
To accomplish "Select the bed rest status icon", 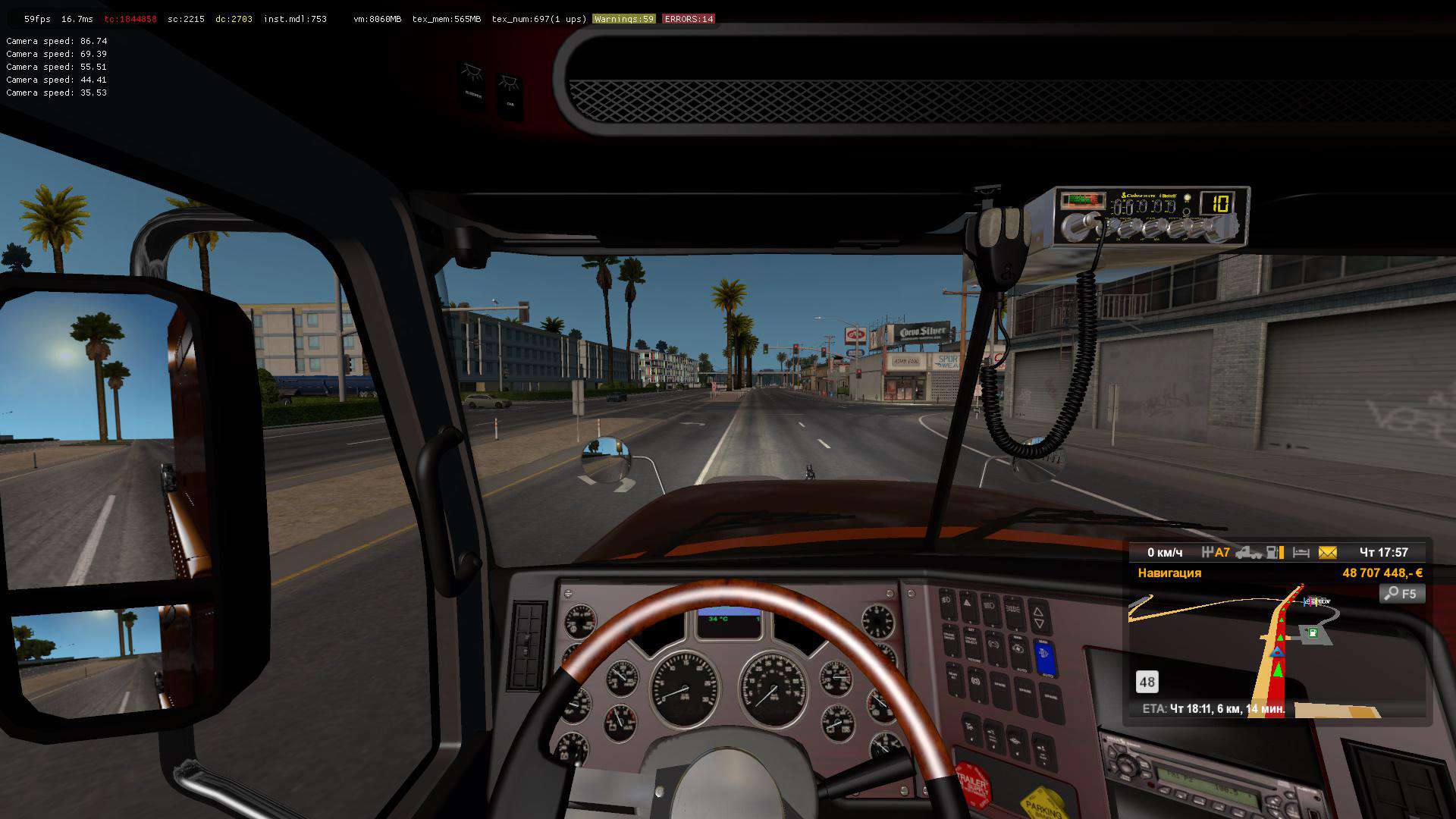I will 1301,553.
